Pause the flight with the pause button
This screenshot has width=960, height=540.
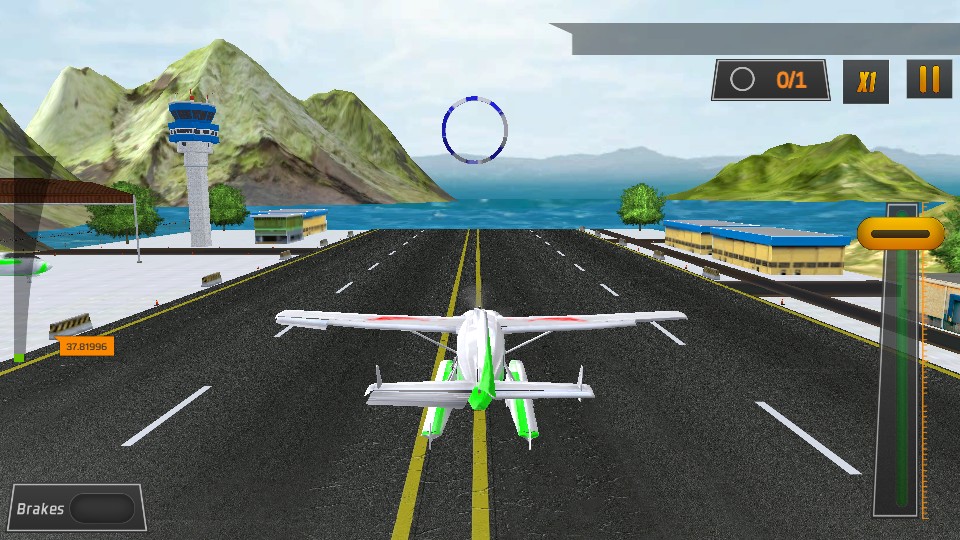929,80
